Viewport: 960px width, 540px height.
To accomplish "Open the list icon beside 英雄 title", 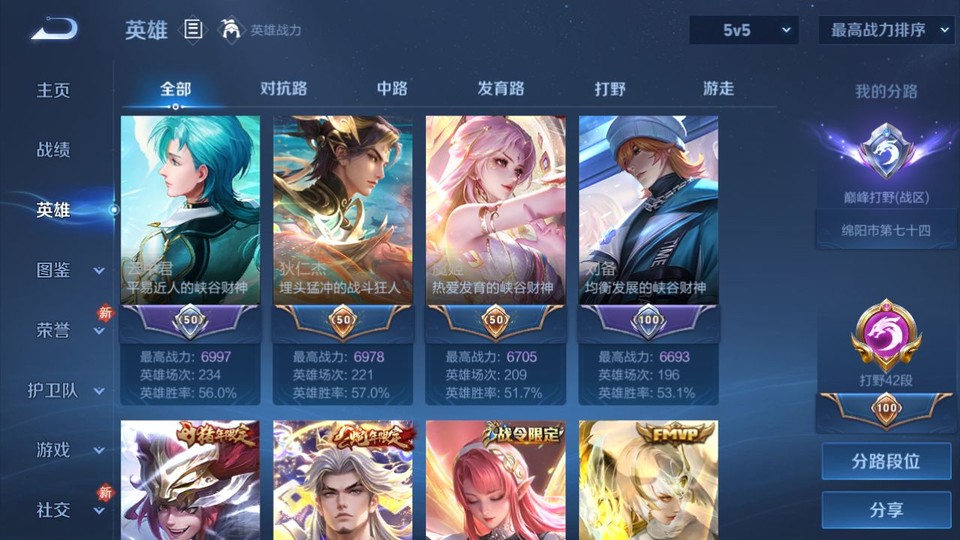I will (194, 30).
